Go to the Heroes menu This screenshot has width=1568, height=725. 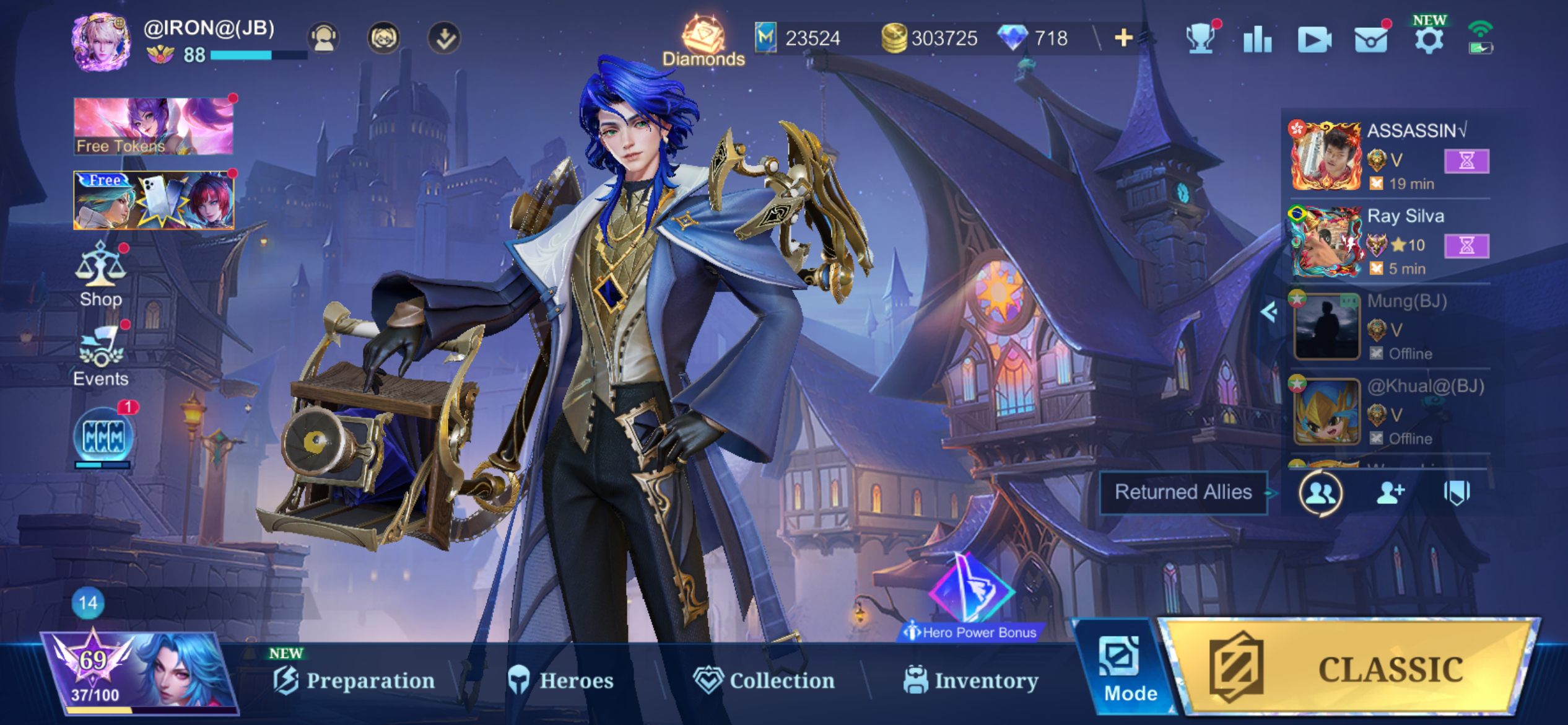tap(561, 680)
